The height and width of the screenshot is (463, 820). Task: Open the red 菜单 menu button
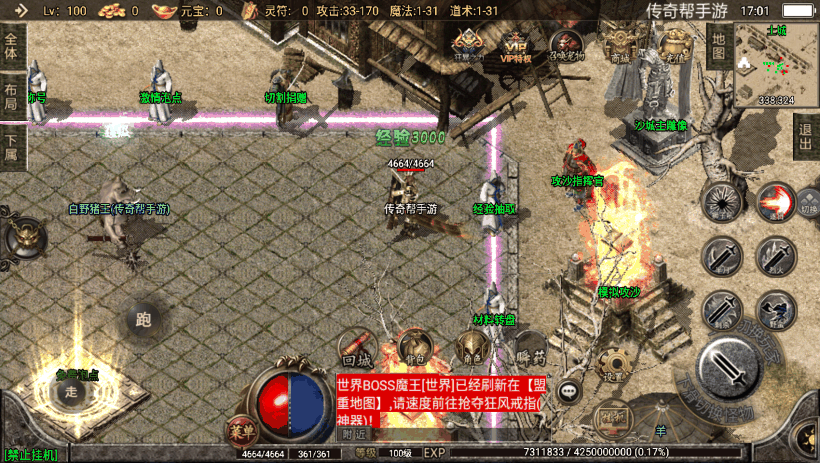tap(240, 432)
